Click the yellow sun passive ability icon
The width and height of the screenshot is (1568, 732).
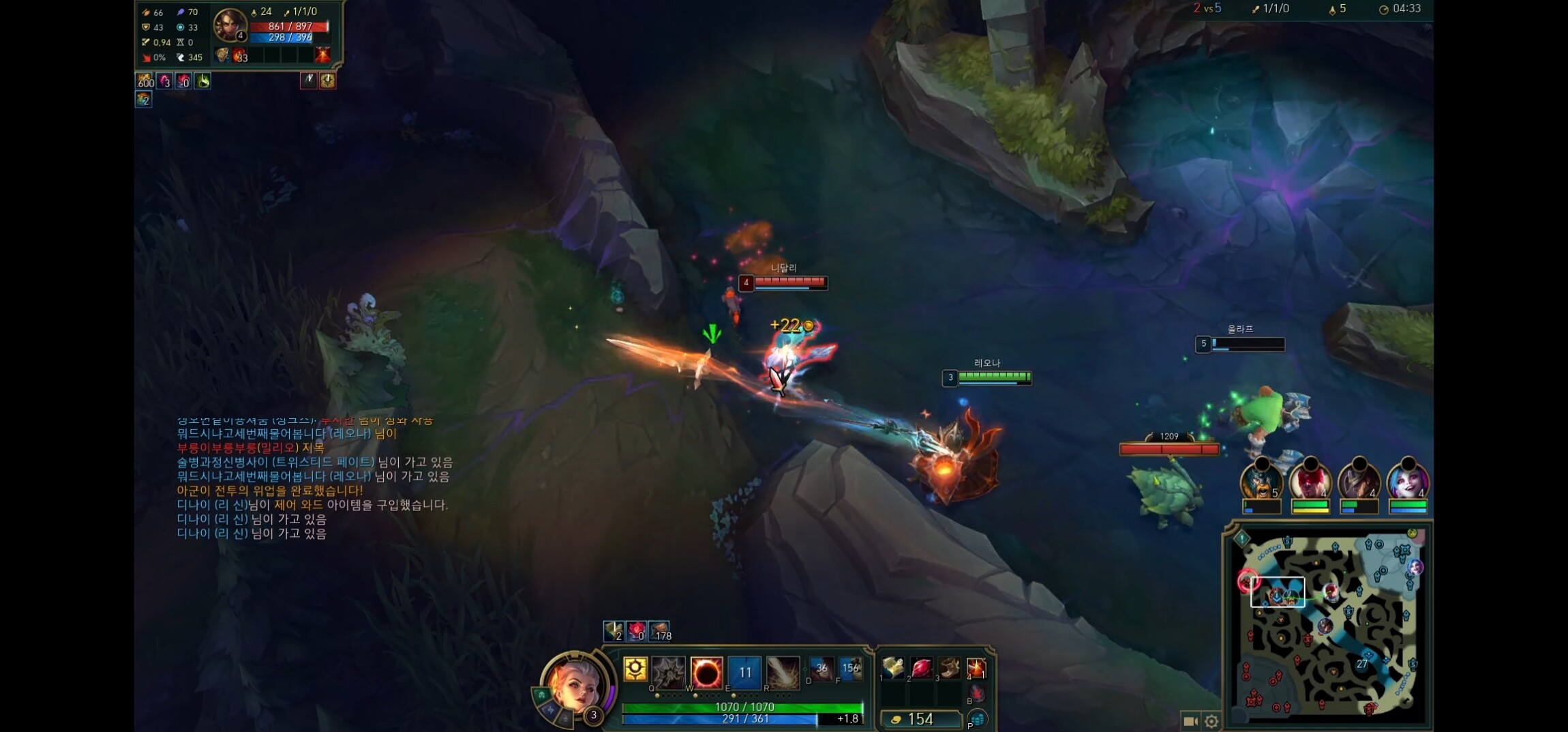(635, 669)
